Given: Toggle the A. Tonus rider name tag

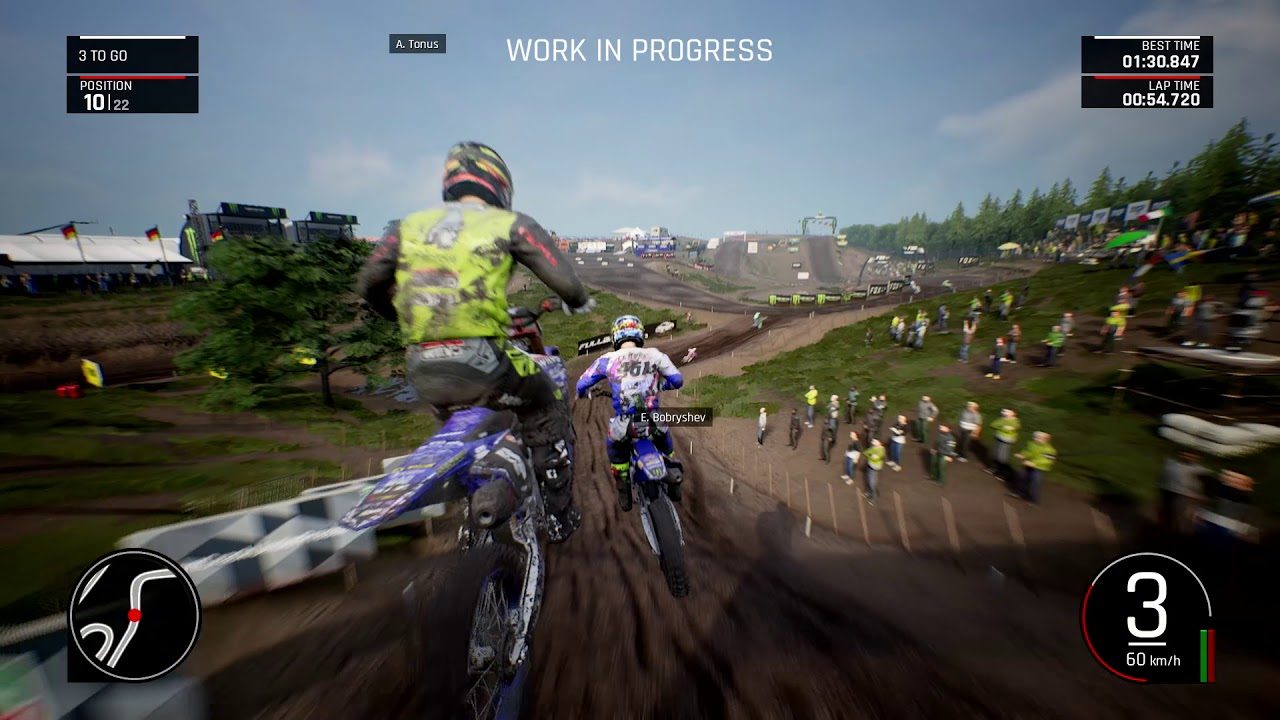Looking at the screenshot, I should click(x=419, y=44).
